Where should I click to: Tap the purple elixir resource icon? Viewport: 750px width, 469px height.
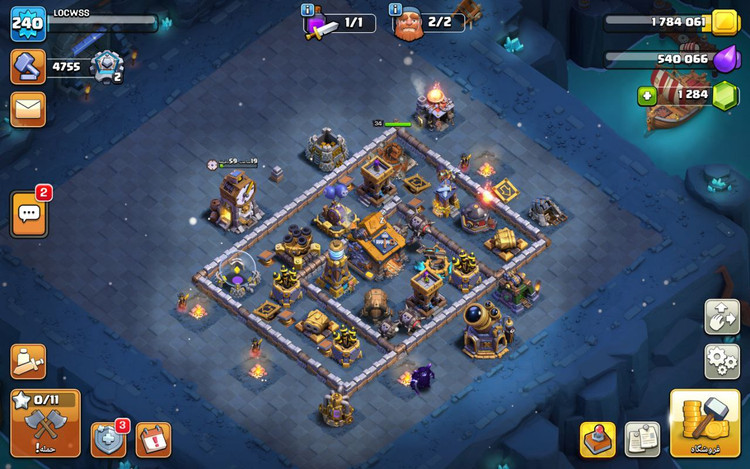tap(724, 59)
